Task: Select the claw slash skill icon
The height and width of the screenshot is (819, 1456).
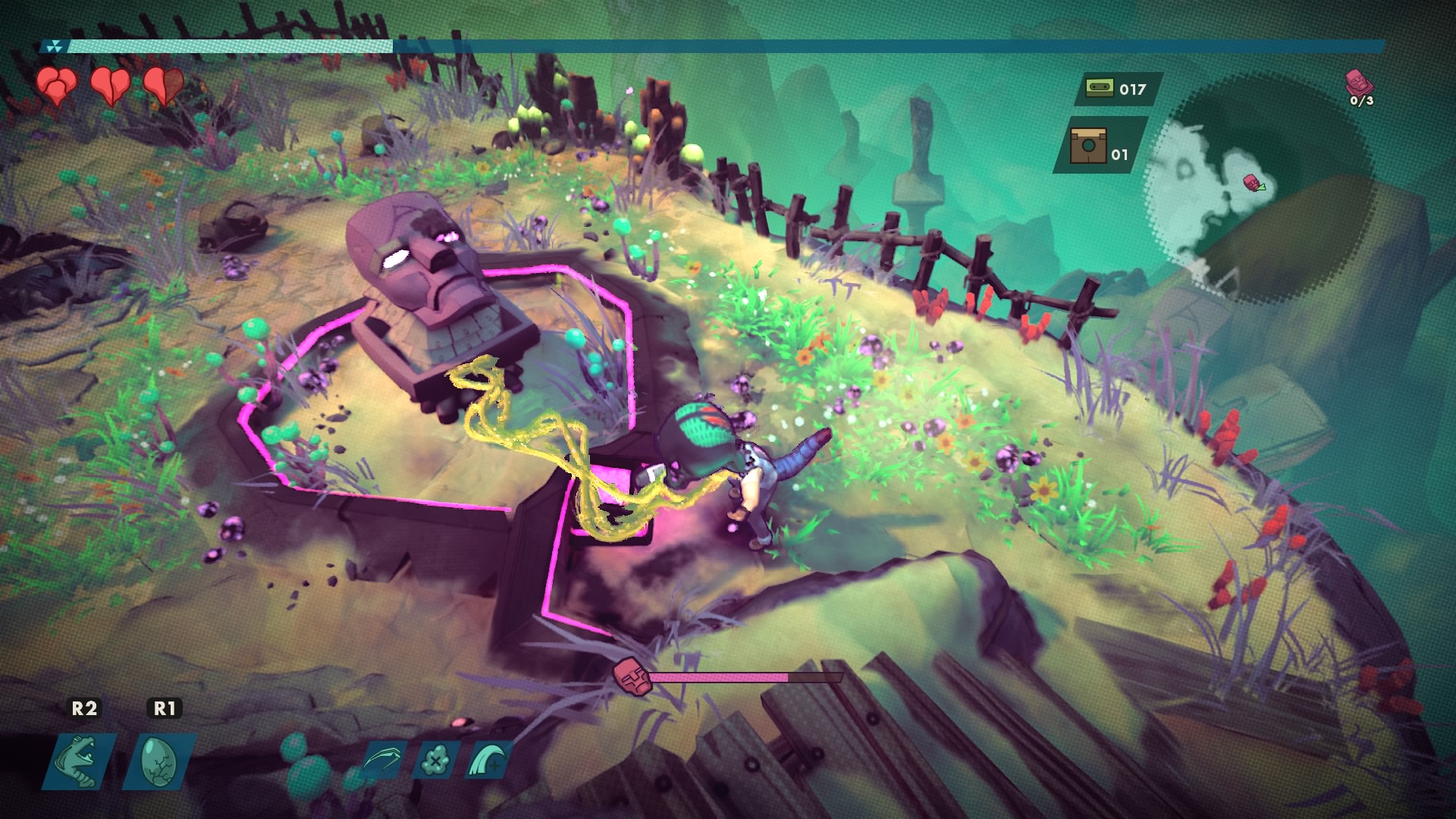Action: (384, 759)
